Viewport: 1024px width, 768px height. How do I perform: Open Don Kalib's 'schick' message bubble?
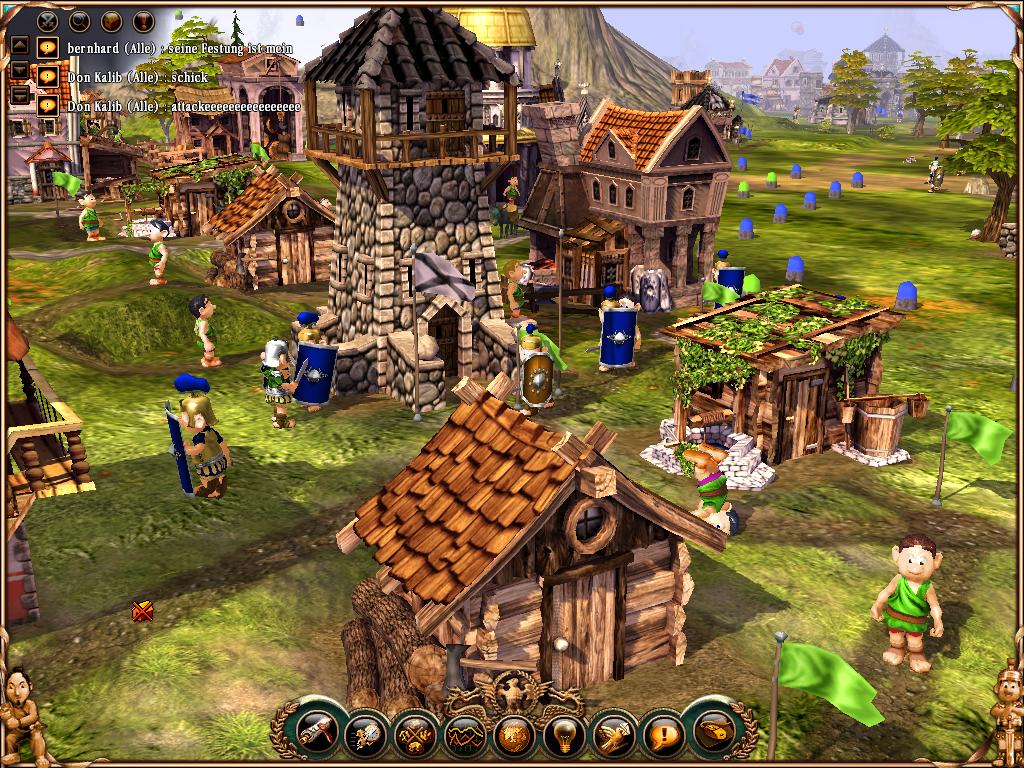47,76
